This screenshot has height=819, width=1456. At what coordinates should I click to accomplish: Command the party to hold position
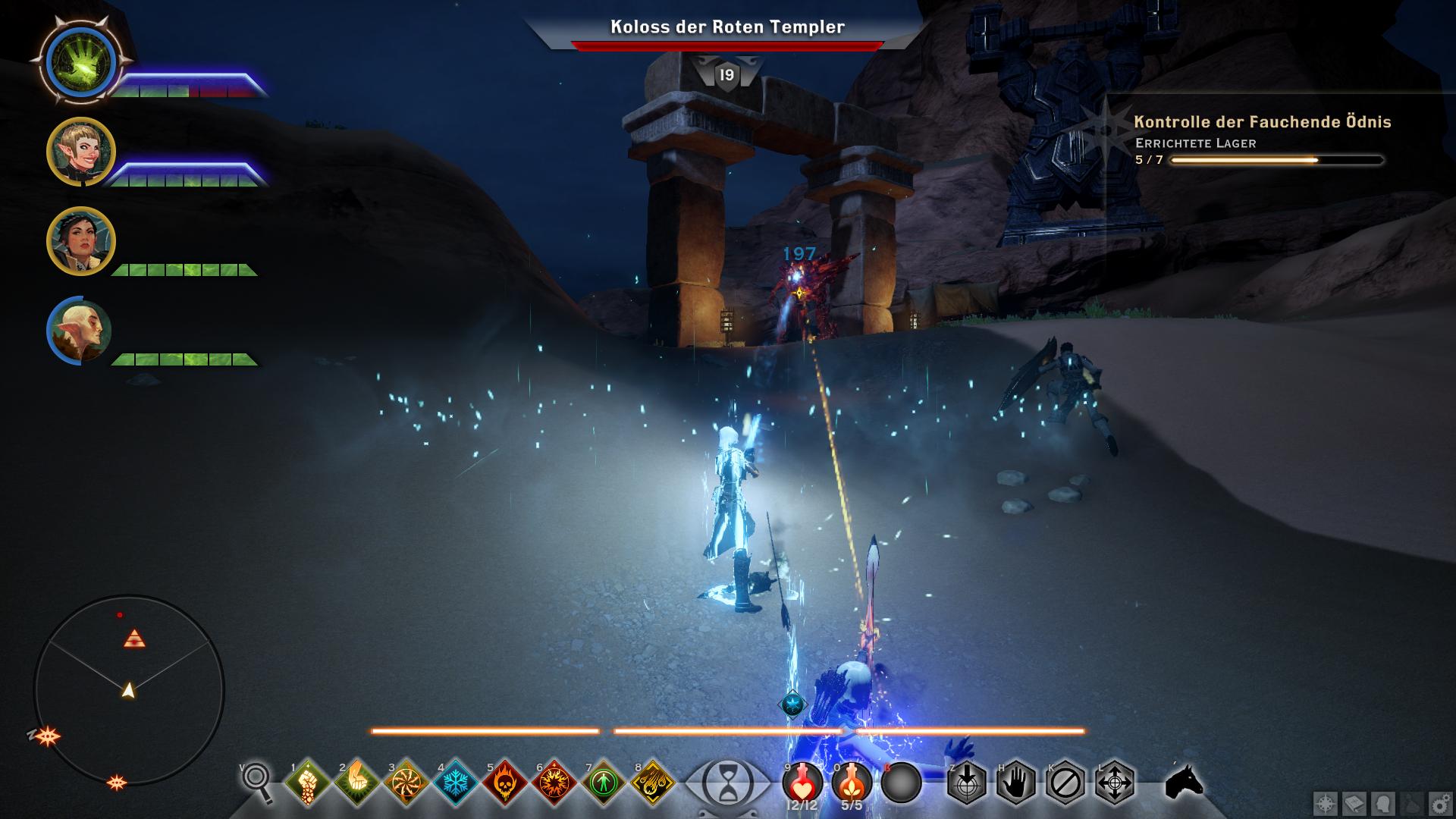(1016, 782)
